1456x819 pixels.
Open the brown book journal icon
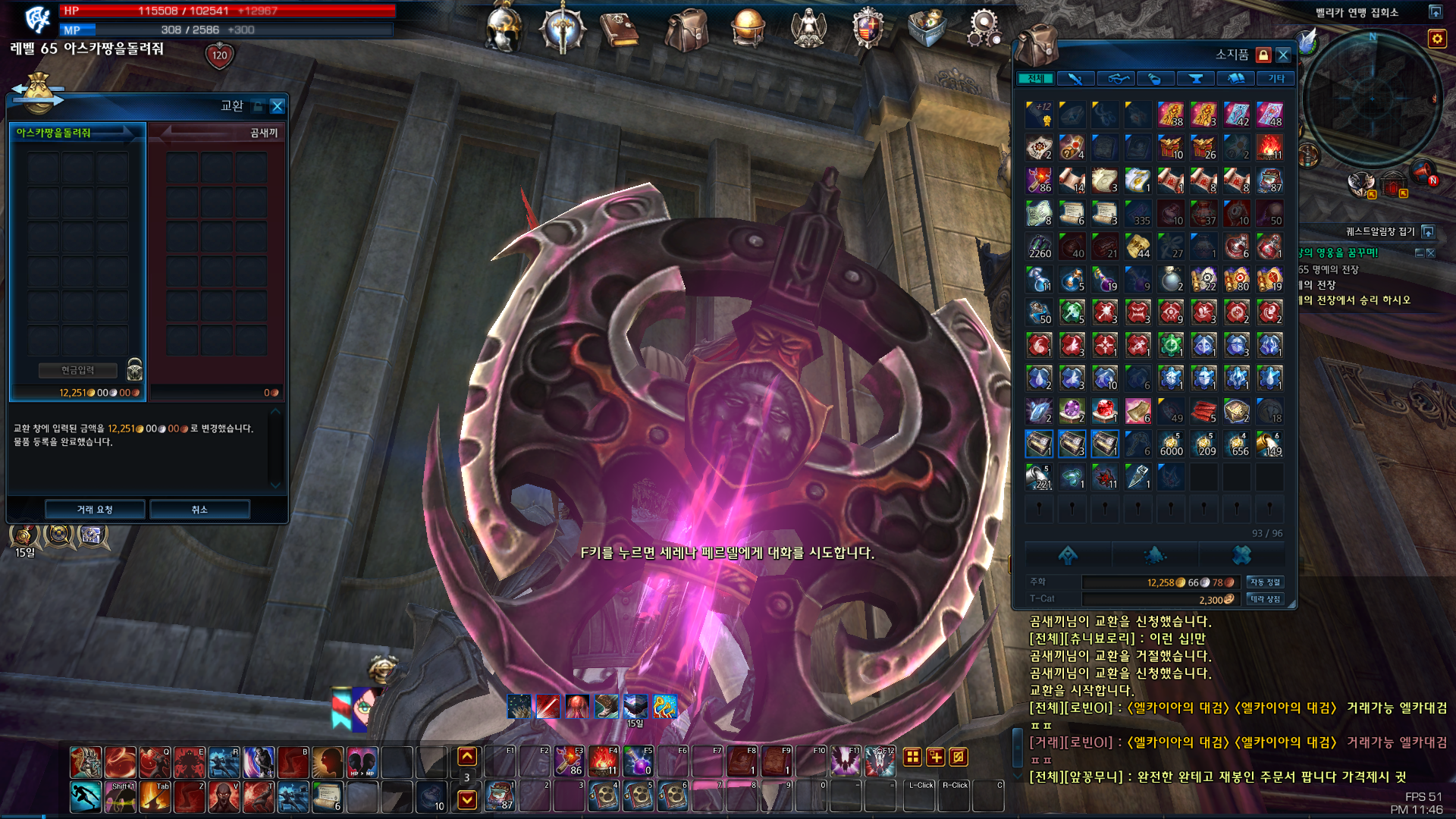pyautogui.click(x=620, y=29)
